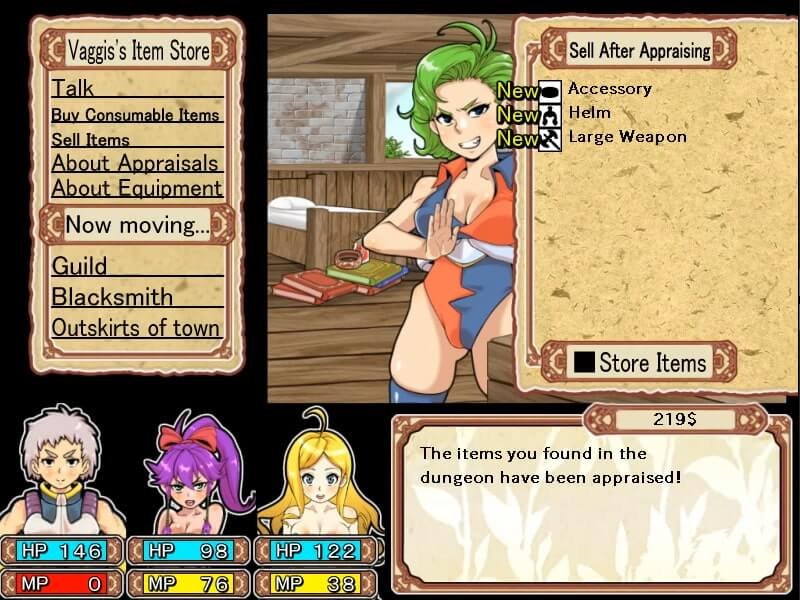The image size is (800, 600).
Task: Select the Sell Items option
Action: click(91, 140)
